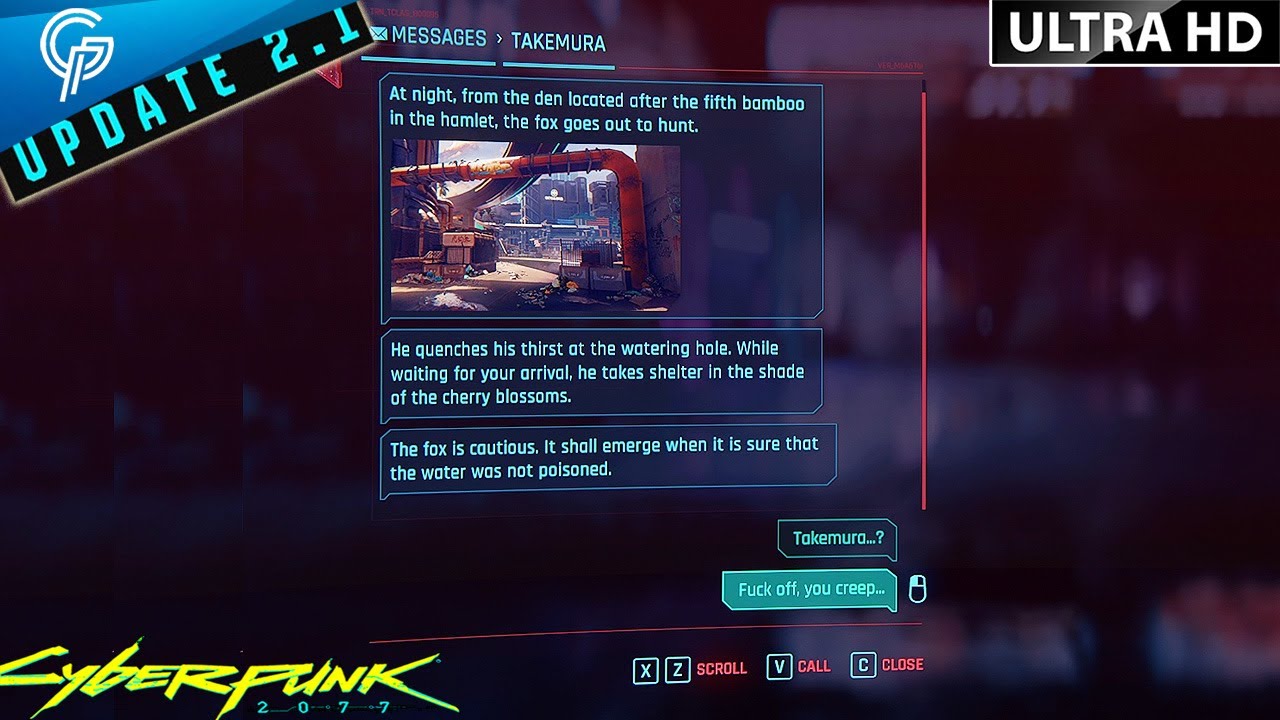Switch to the TAKEMURA conversation tab
Image resolution: width=1280 pixels, height=720 pixels.
pyautogui.click(x=557, y=40)
